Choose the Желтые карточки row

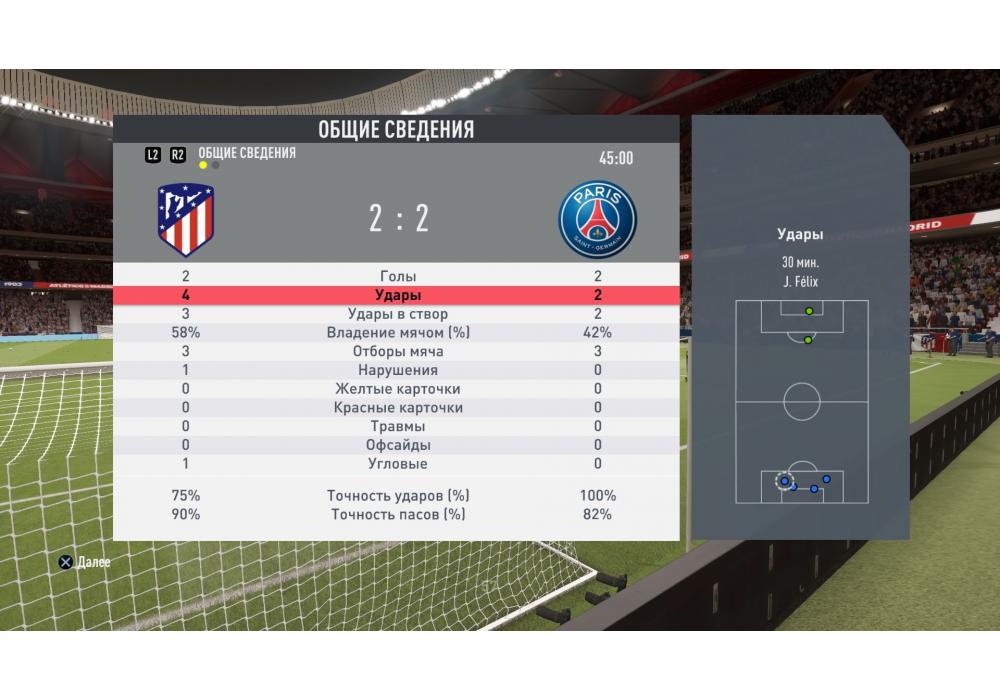397,389
